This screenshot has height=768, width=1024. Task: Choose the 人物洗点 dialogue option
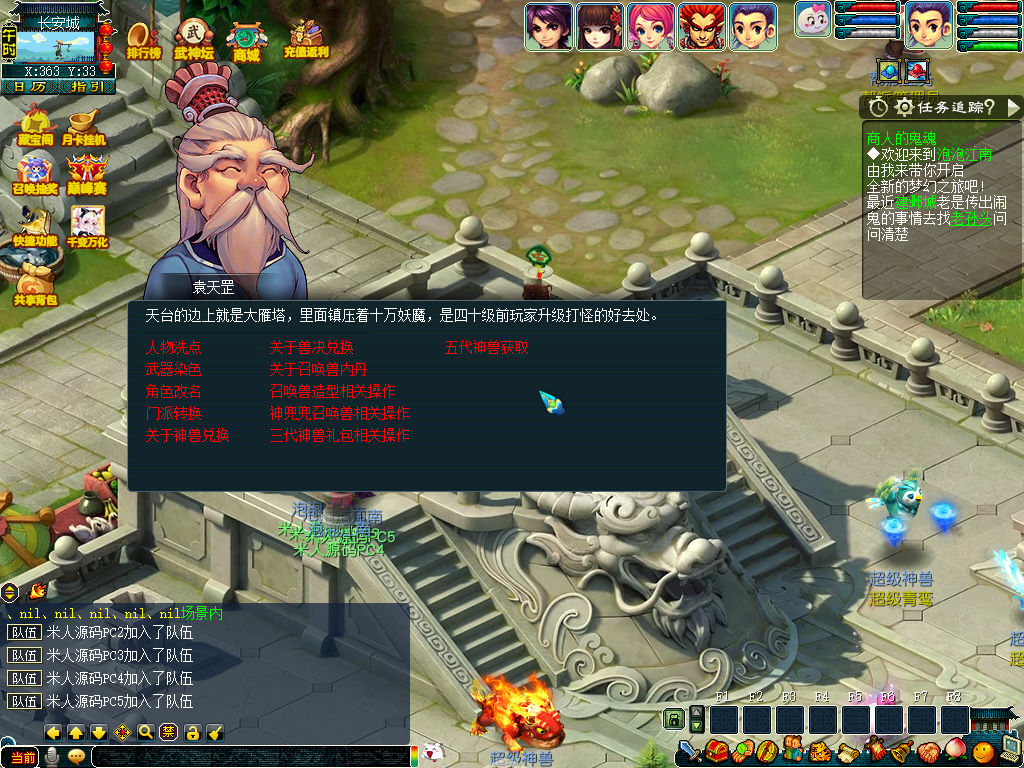tap(174, 348)
